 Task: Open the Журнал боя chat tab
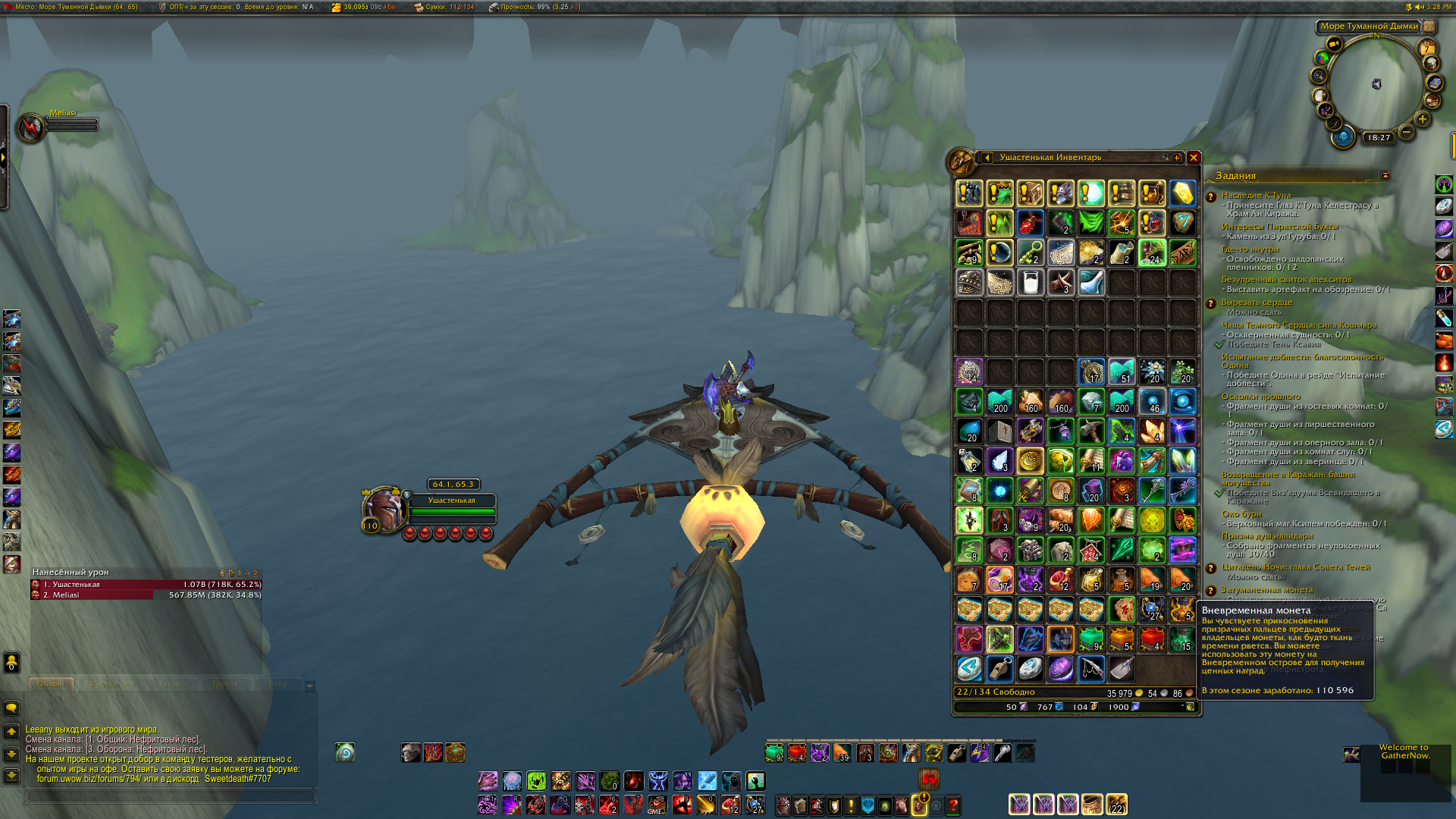112,684
